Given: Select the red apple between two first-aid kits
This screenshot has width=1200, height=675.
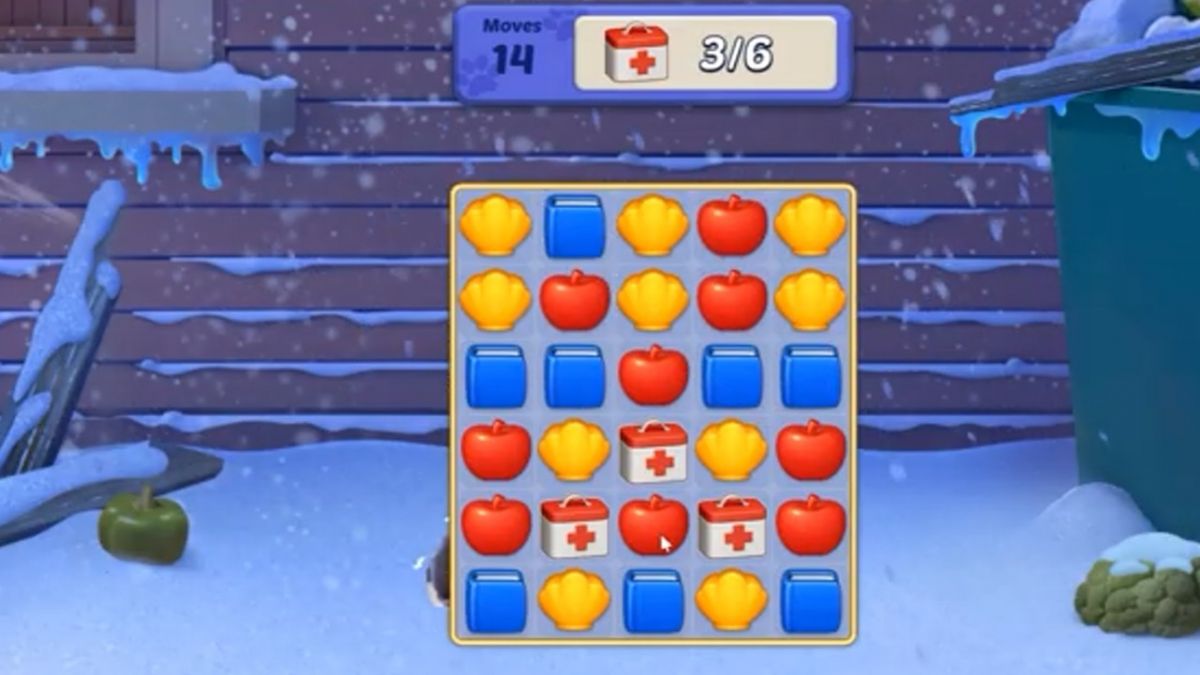Looking at the screenshot, I should 653,526.
